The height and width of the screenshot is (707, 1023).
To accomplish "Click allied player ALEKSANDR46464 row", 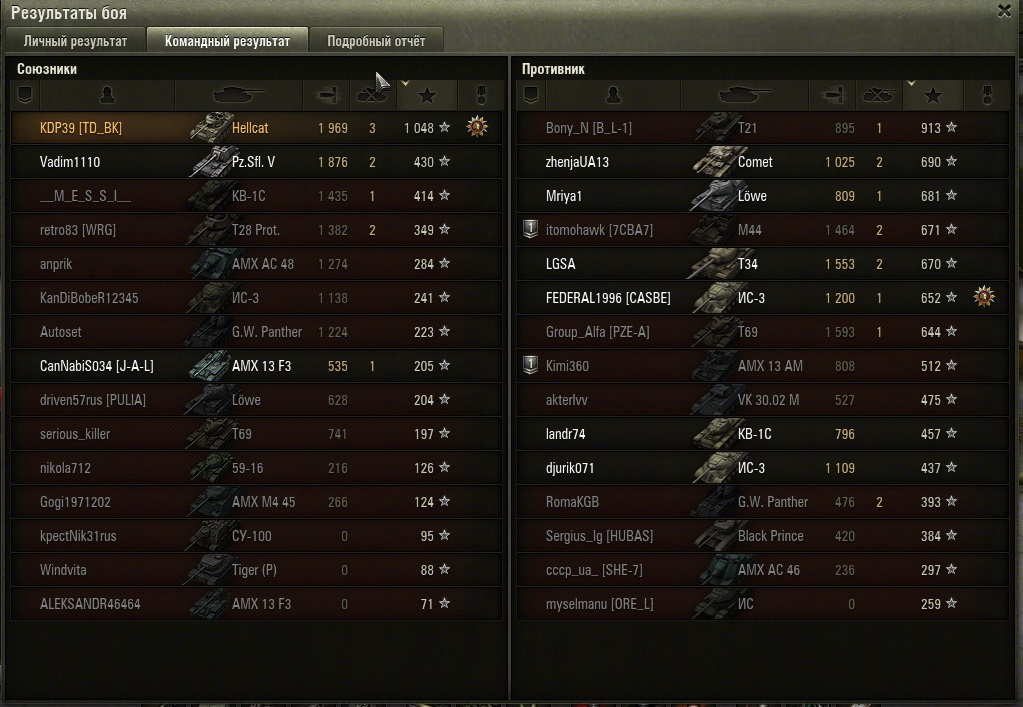I will pos(90,604).
